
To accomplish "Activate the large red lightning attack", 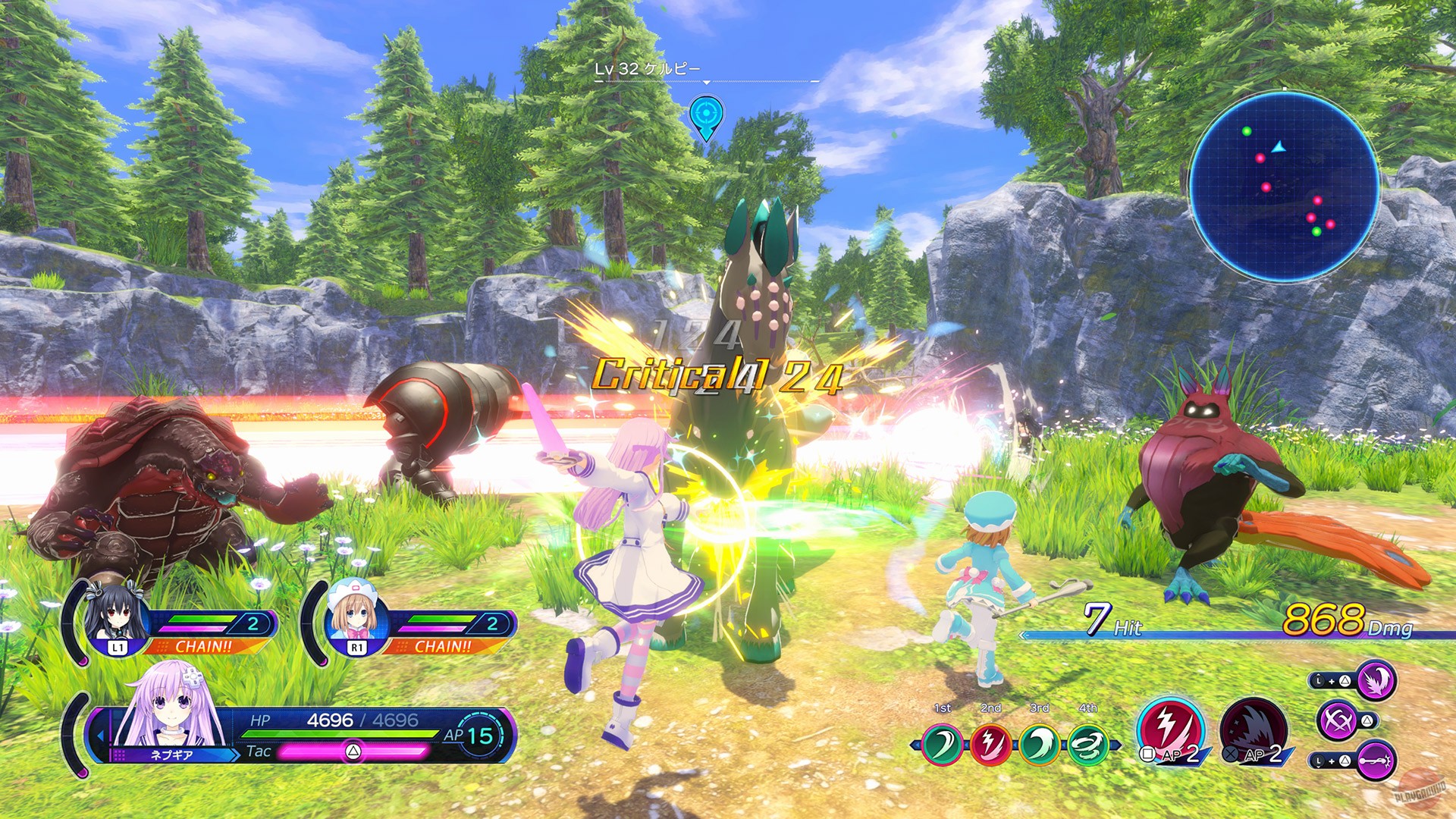I will click(1170, 730).
